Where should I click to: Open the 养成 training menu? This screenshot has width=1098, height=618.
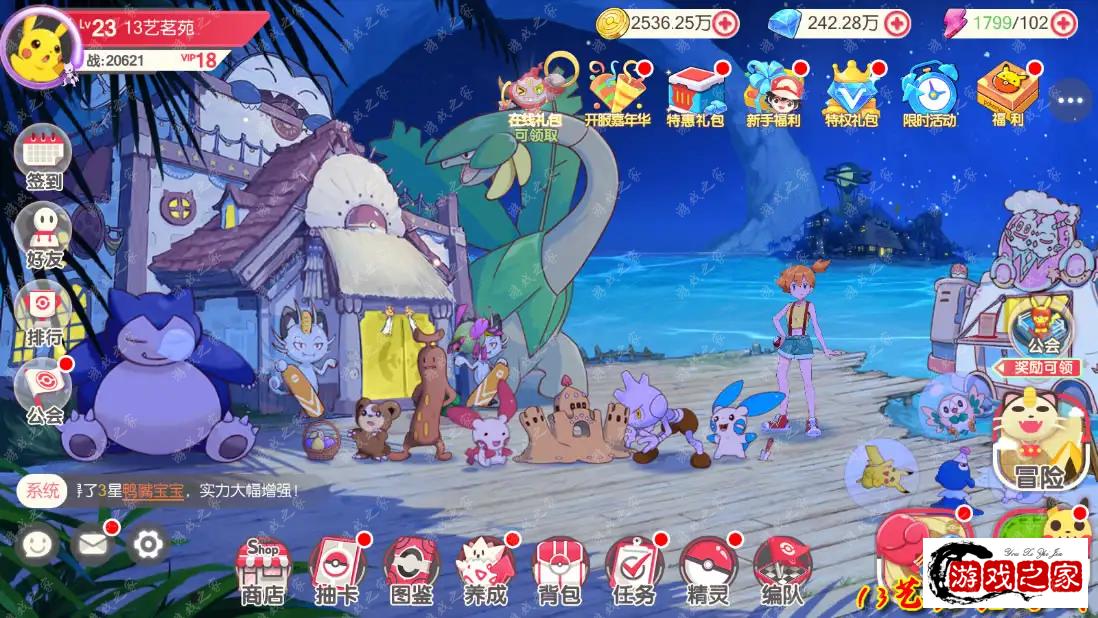tap(485, 570)
